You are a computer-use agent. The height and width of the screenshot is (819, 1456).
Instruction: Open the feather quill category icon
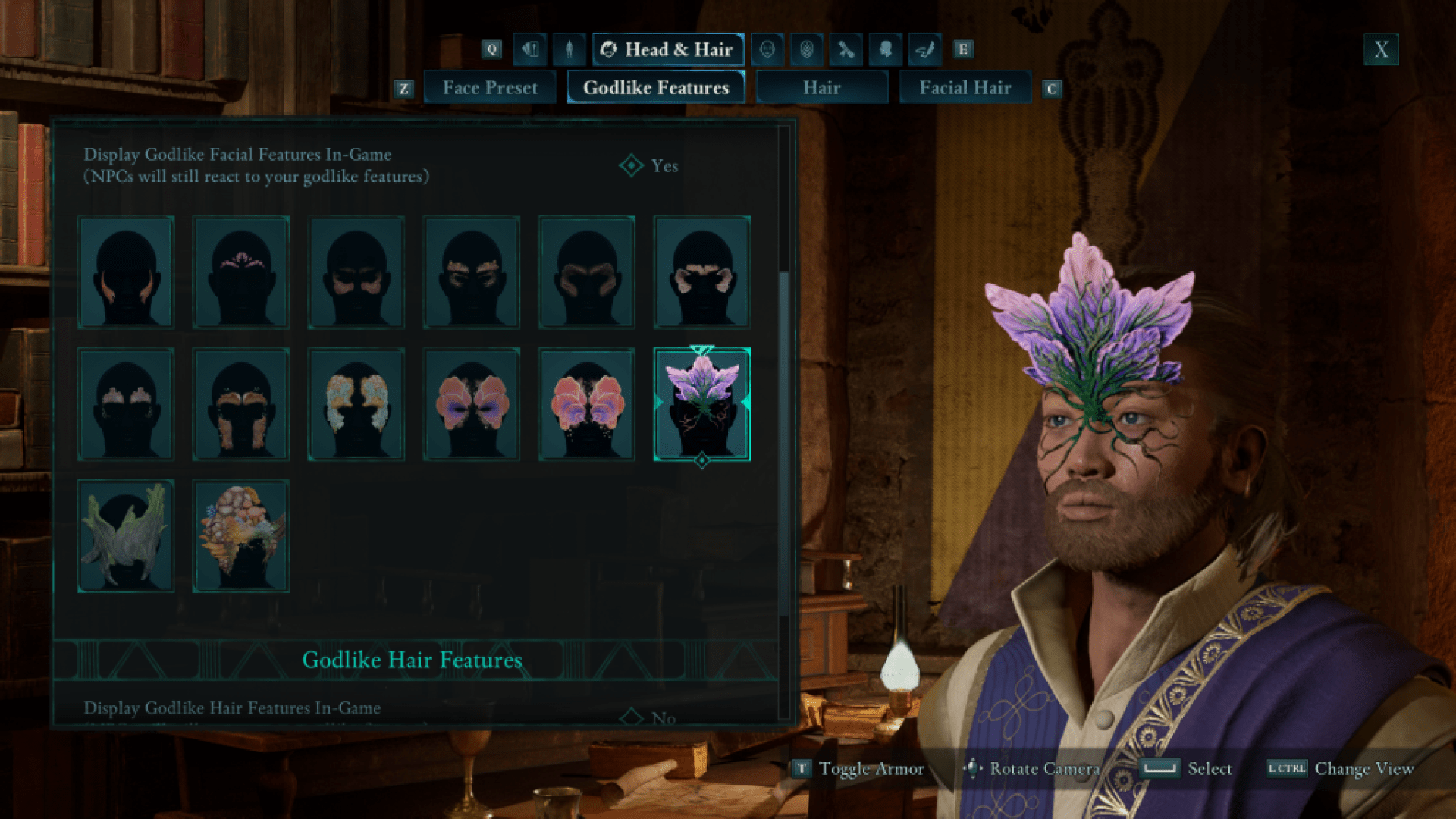(924, 50)
